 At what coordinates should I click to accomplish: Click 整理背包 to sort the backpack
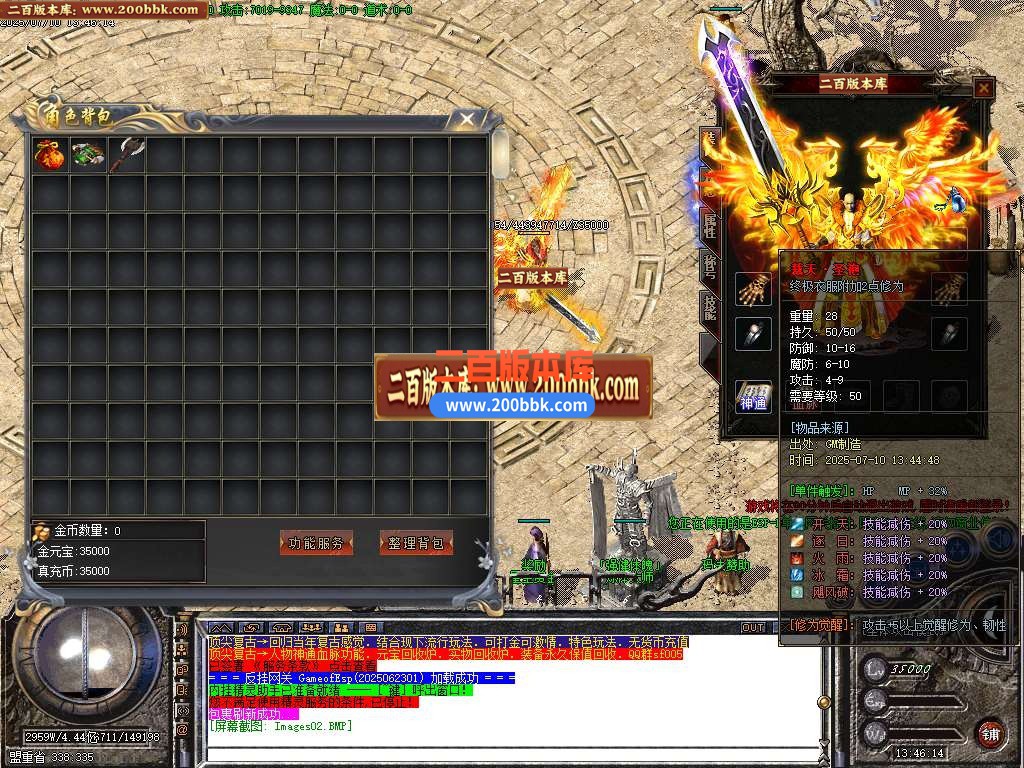click(x=416, y=543)
